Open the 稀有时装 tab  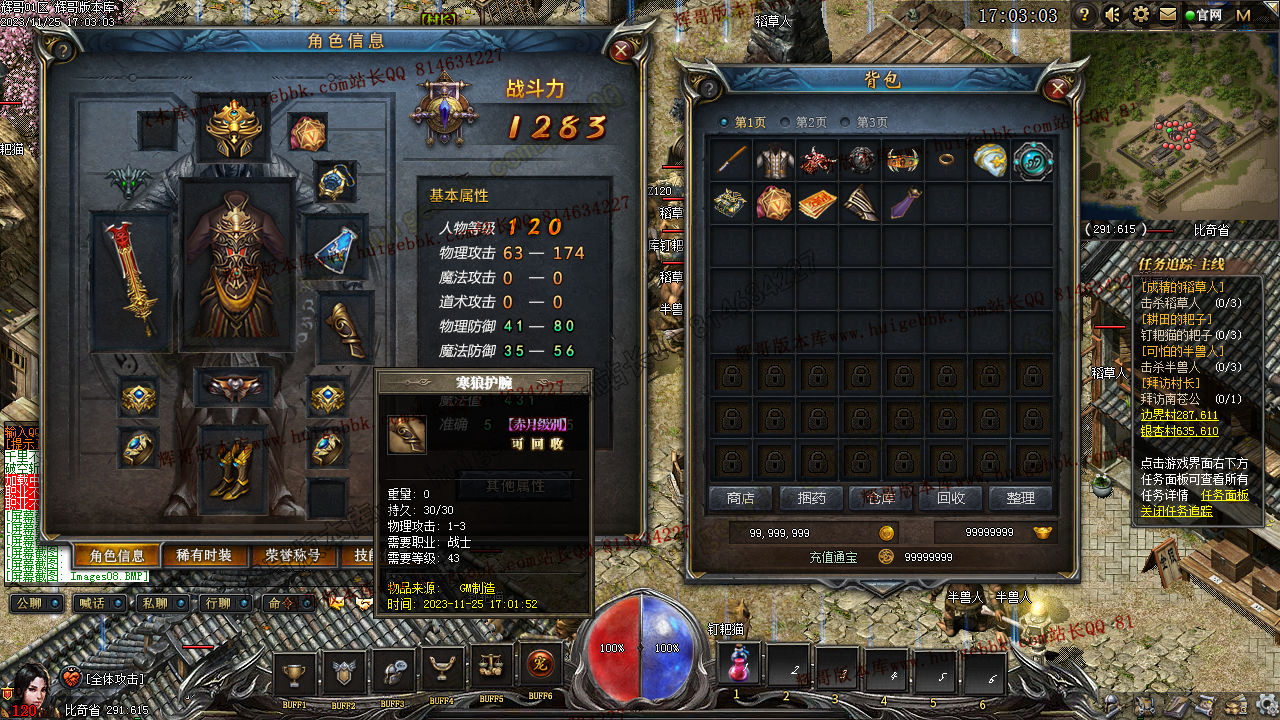coord(204,556)
